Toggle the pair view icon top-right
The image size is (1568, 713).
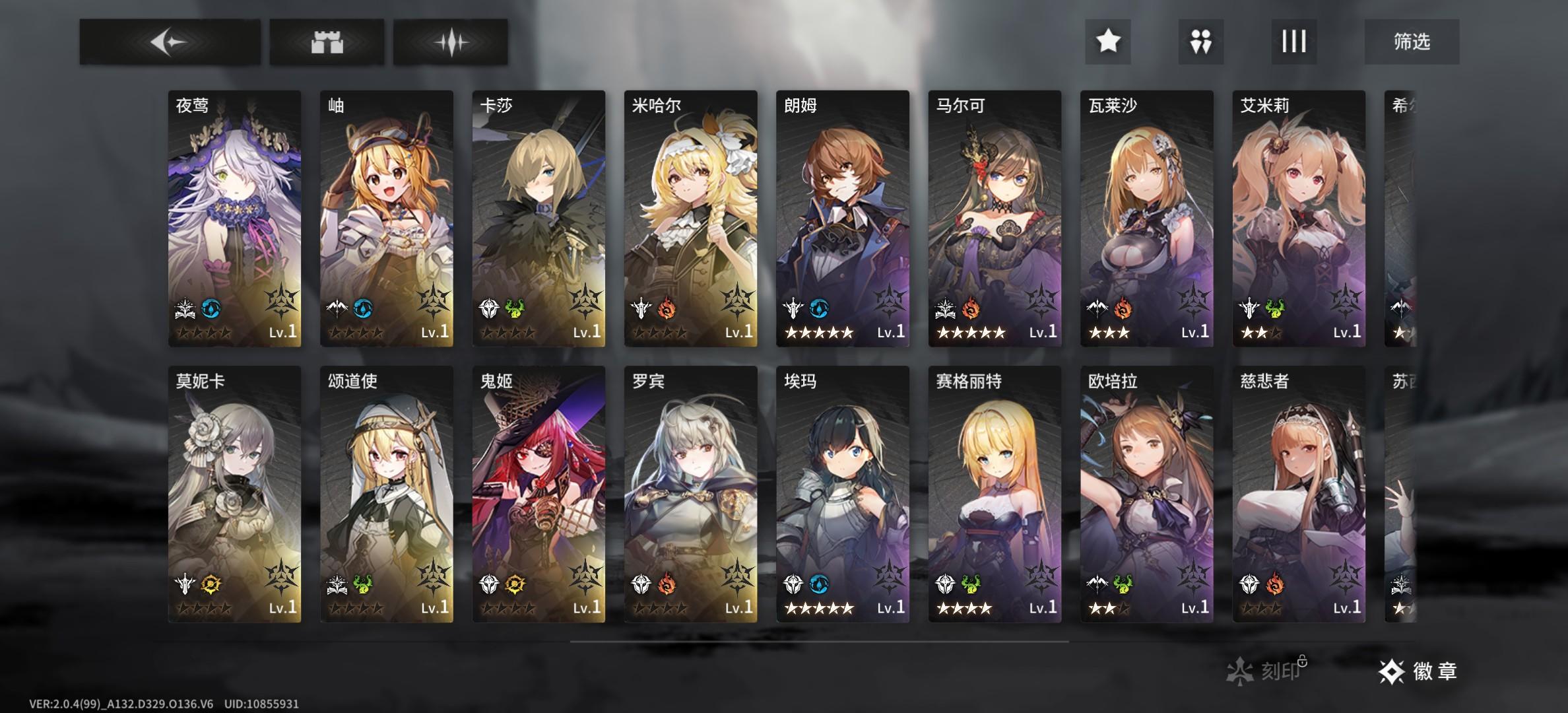click(x=1200, y=42)
